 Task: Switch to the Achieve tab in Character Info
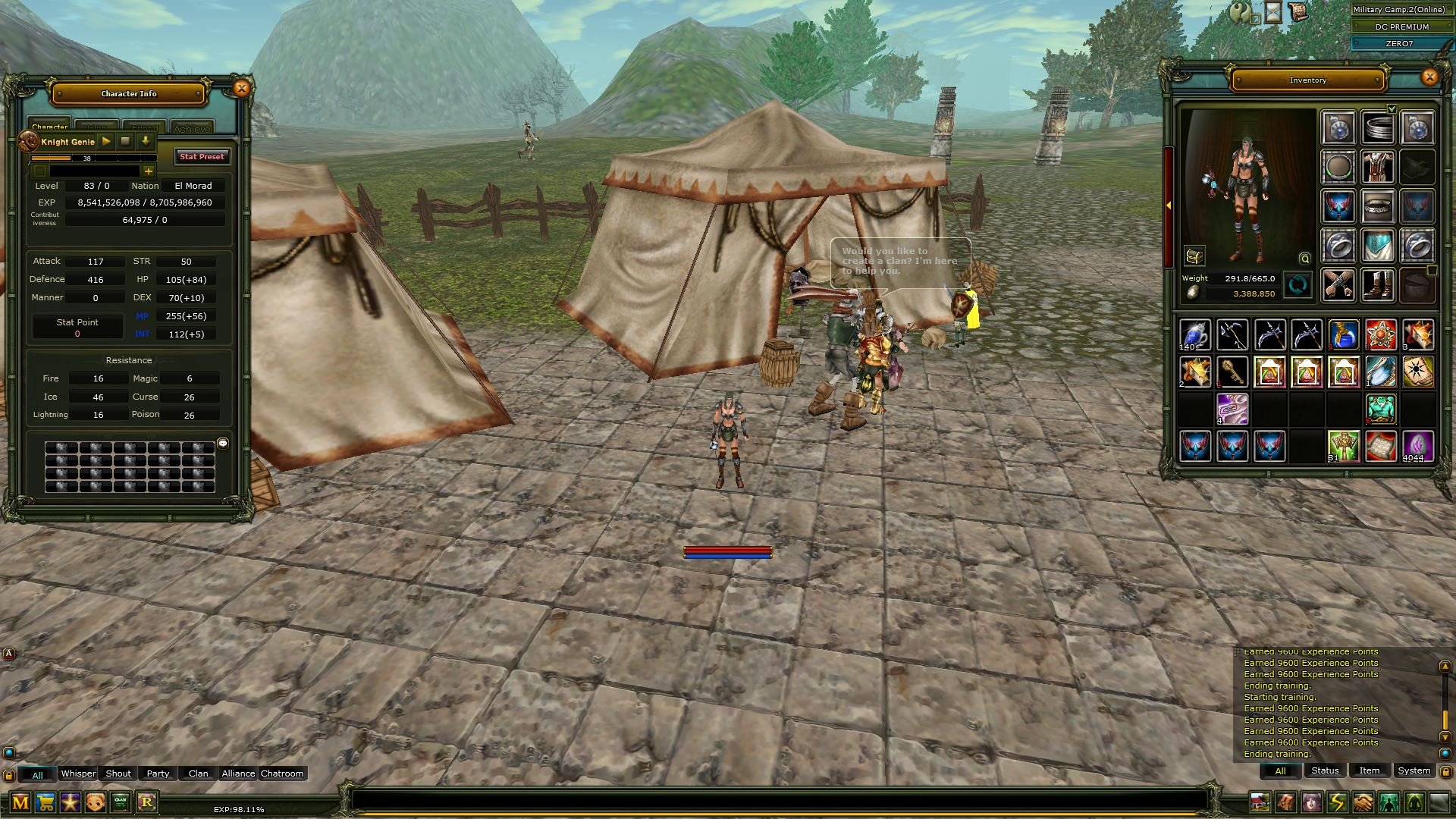pyautogui.click(x=193, y=127)
